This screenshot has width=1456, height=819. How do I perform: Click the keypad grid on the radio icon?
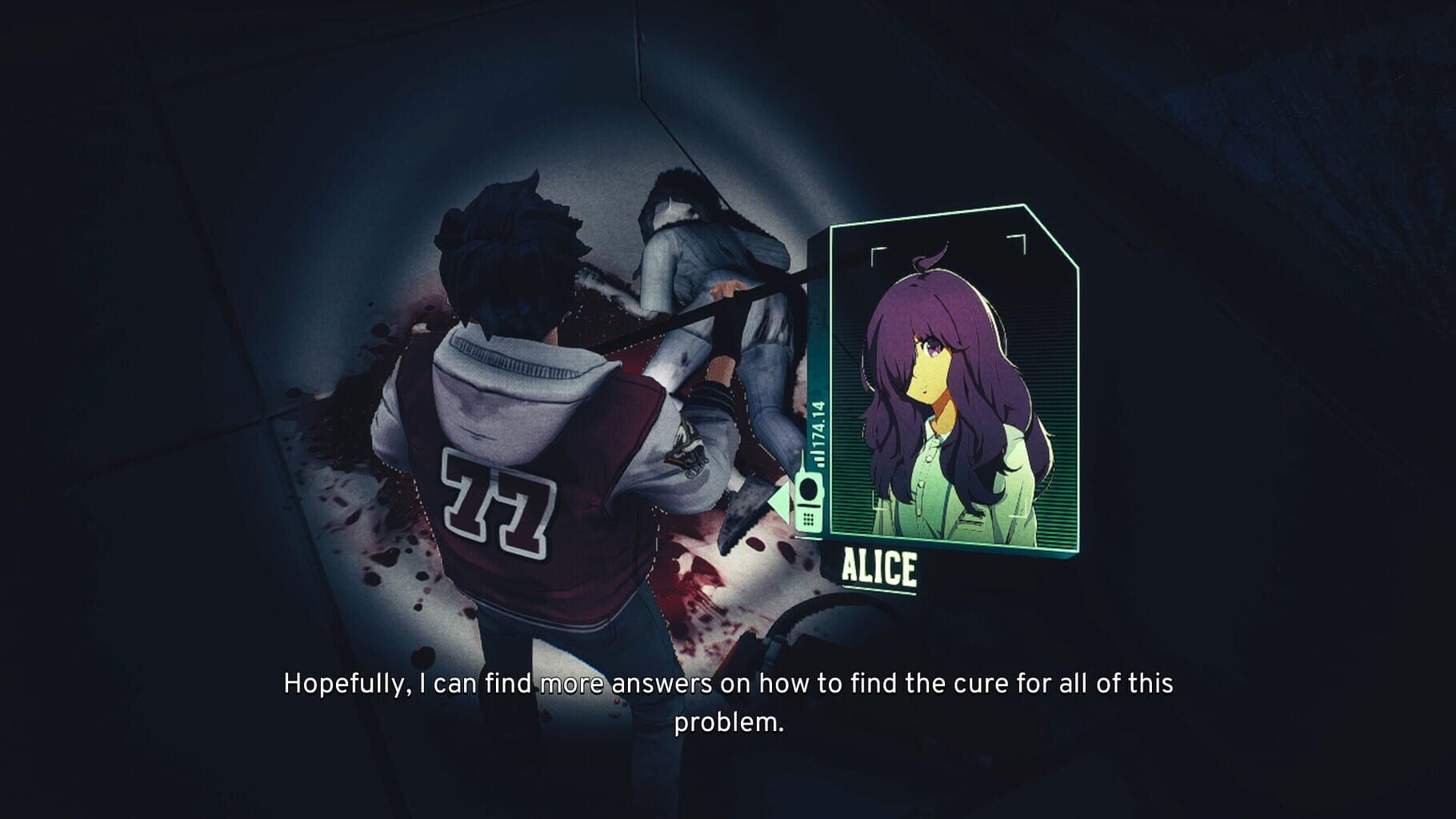coord(808,520)
